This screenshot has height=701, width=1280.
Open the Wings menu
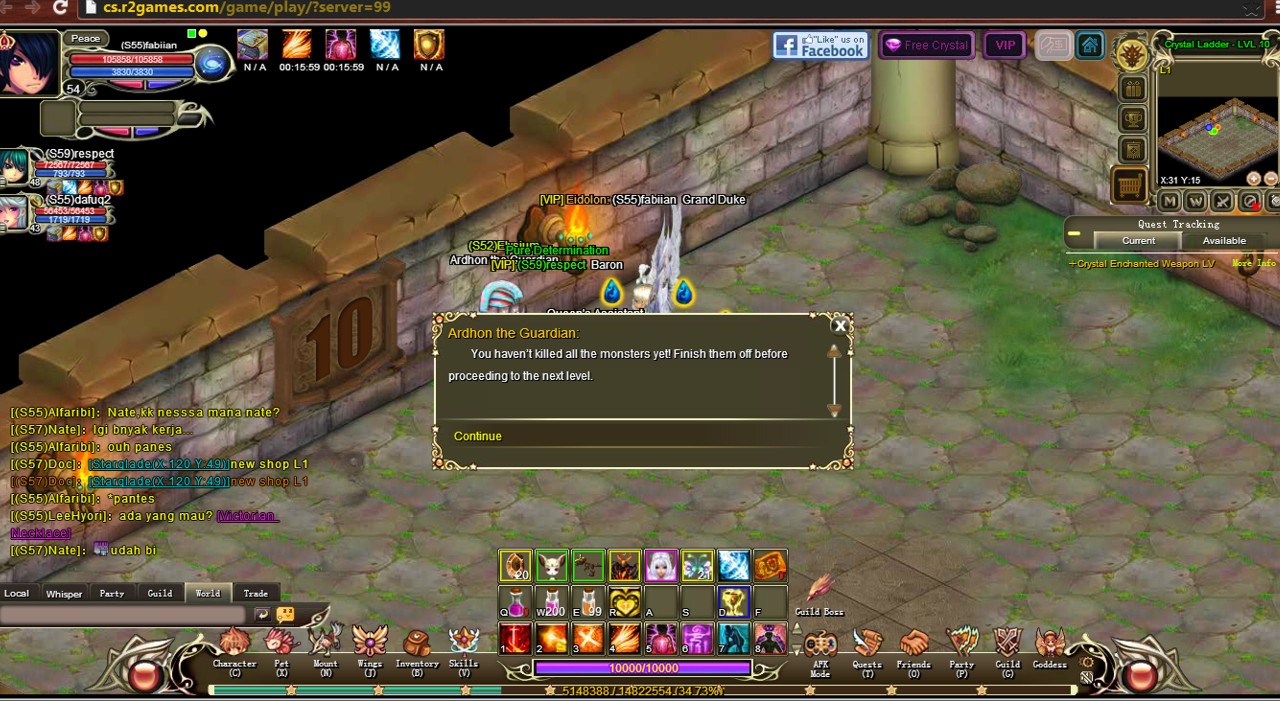(370, 646)
